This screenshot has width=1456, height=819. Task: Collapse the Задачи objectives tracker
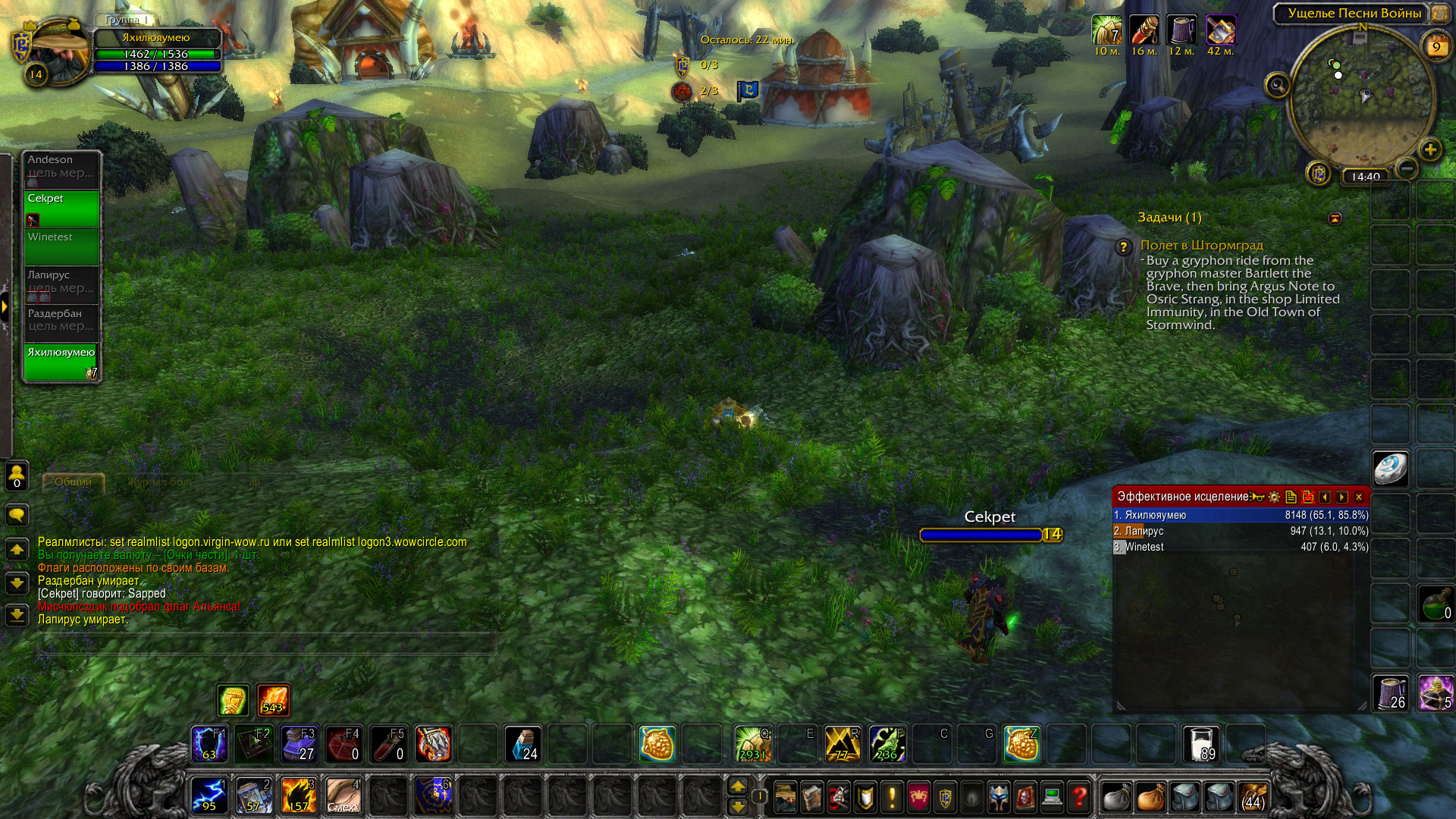click(1335, 218)
